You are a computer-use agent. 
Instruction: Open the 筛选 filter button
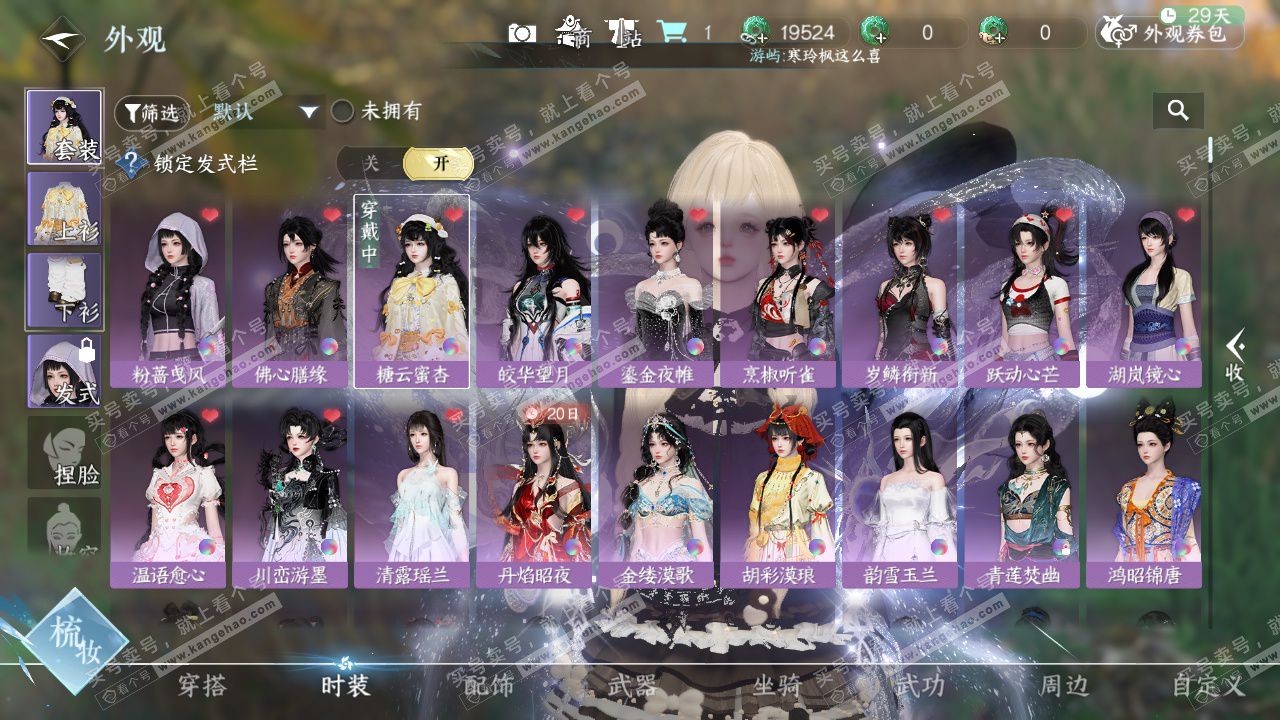[x=151, y=113]
